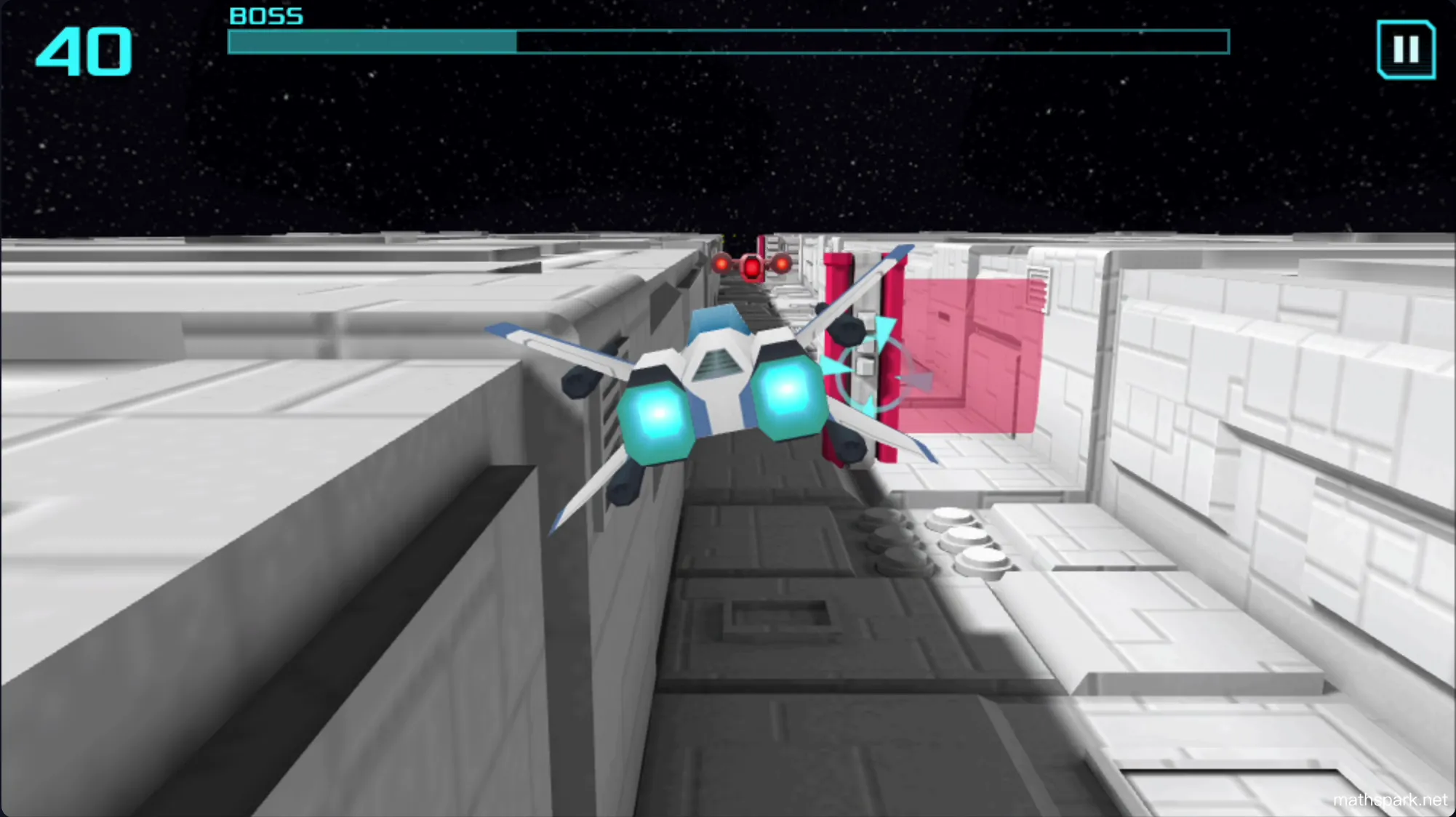Toggle pause with the pause control
1456x817 pixels.
pyautogui.click(x=1405, y=49)
